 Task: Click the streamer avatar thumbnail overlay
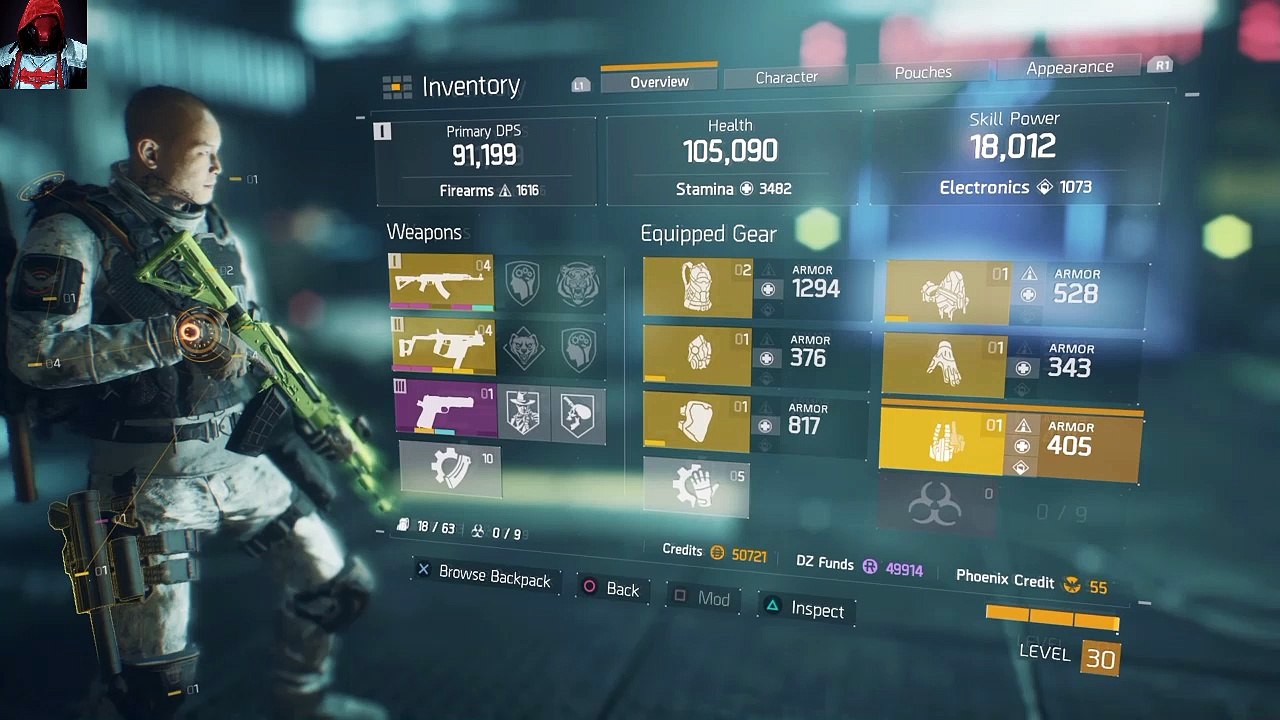[43, 44]
